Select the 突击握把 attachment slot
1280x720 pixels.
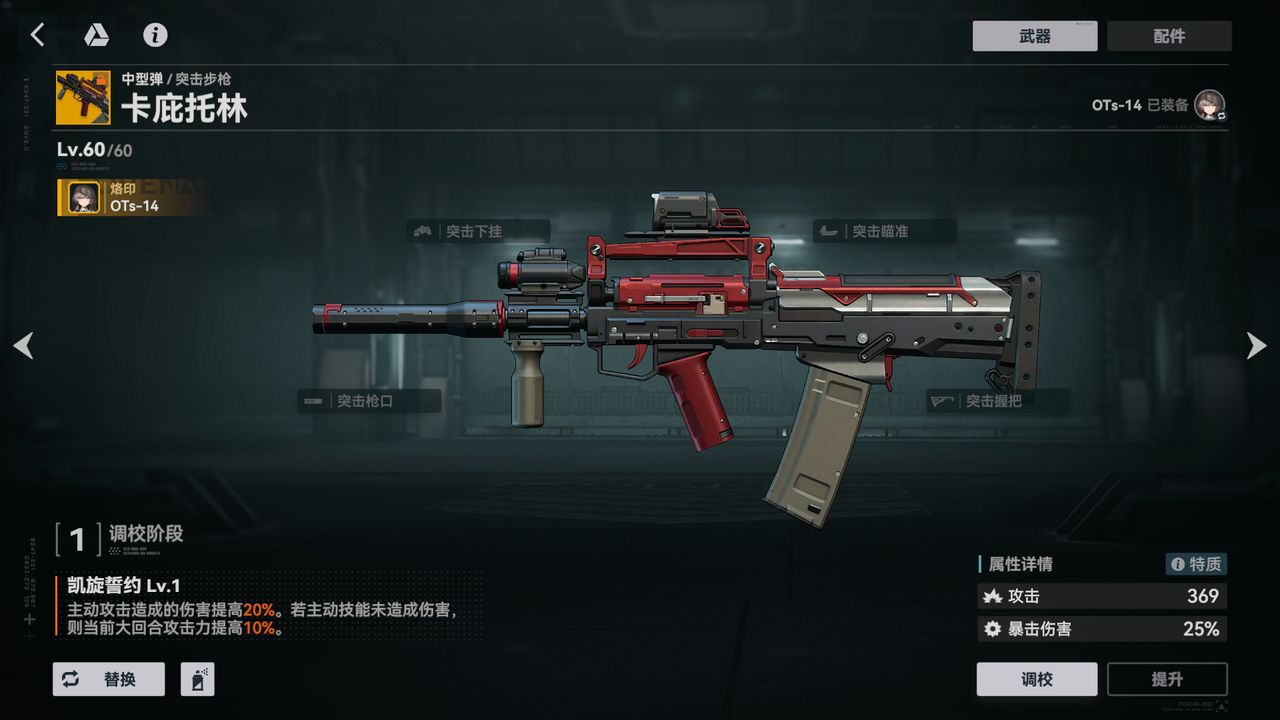pyautogui.click(x=997, y=401)
